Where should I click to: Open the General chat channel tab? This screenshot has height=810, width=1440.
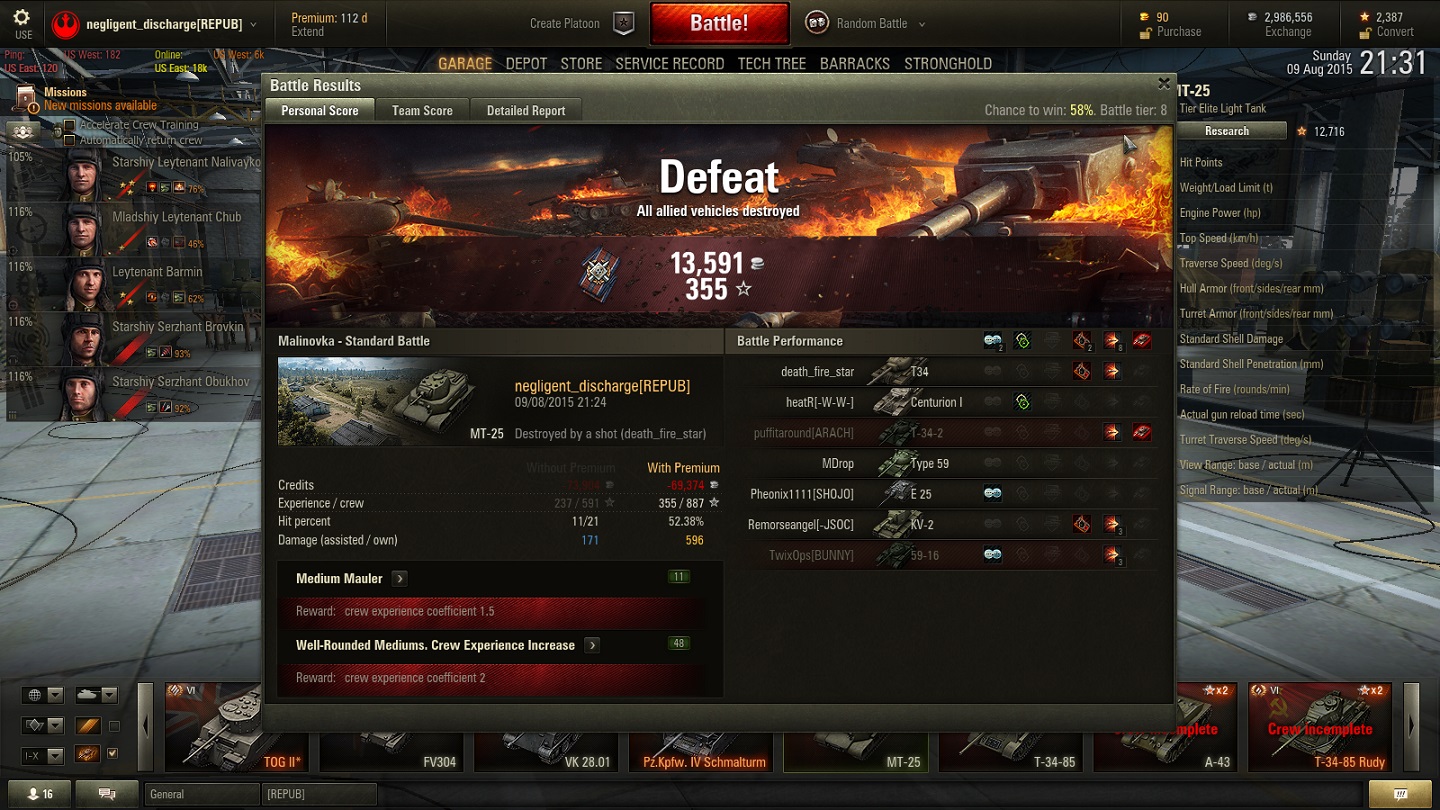(200, 794)
